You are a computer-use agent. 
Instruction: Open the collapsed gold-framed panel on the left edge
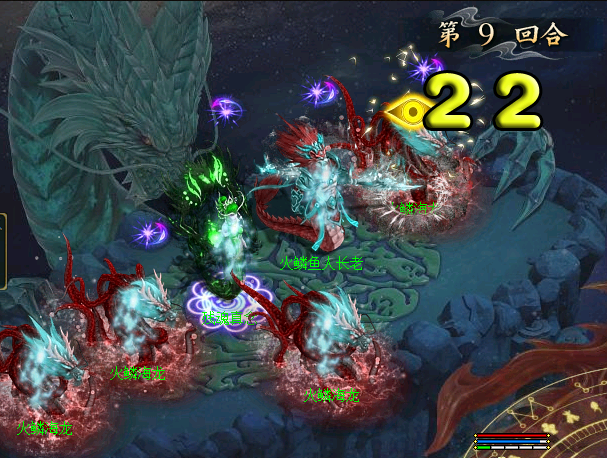point(3,250)
